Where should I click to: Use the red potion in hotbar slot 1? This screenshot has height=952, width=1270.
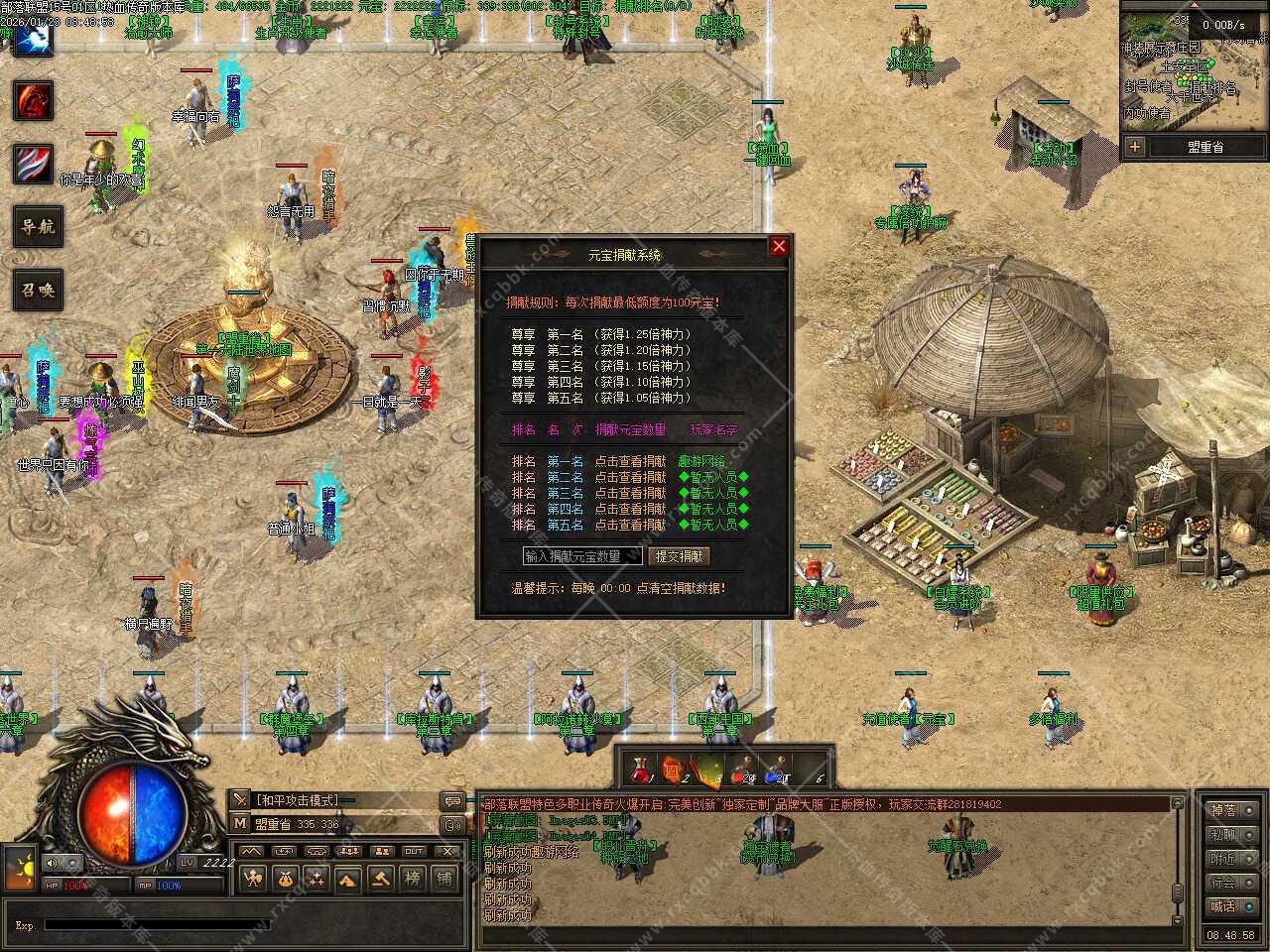coord(641,770)
